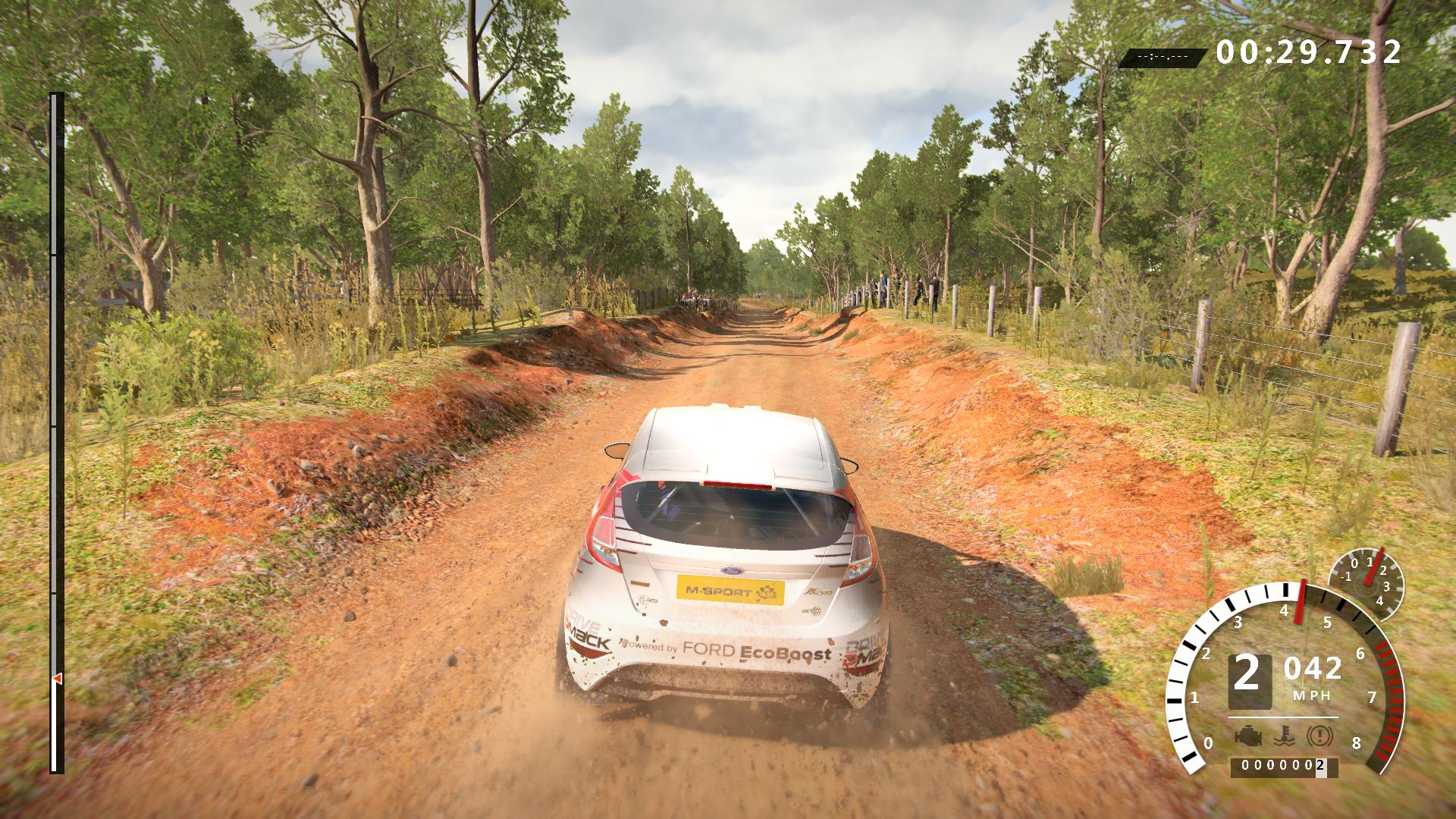Click the engine warning light icon
1456x819 pixels.
[x=1247, y=736]
